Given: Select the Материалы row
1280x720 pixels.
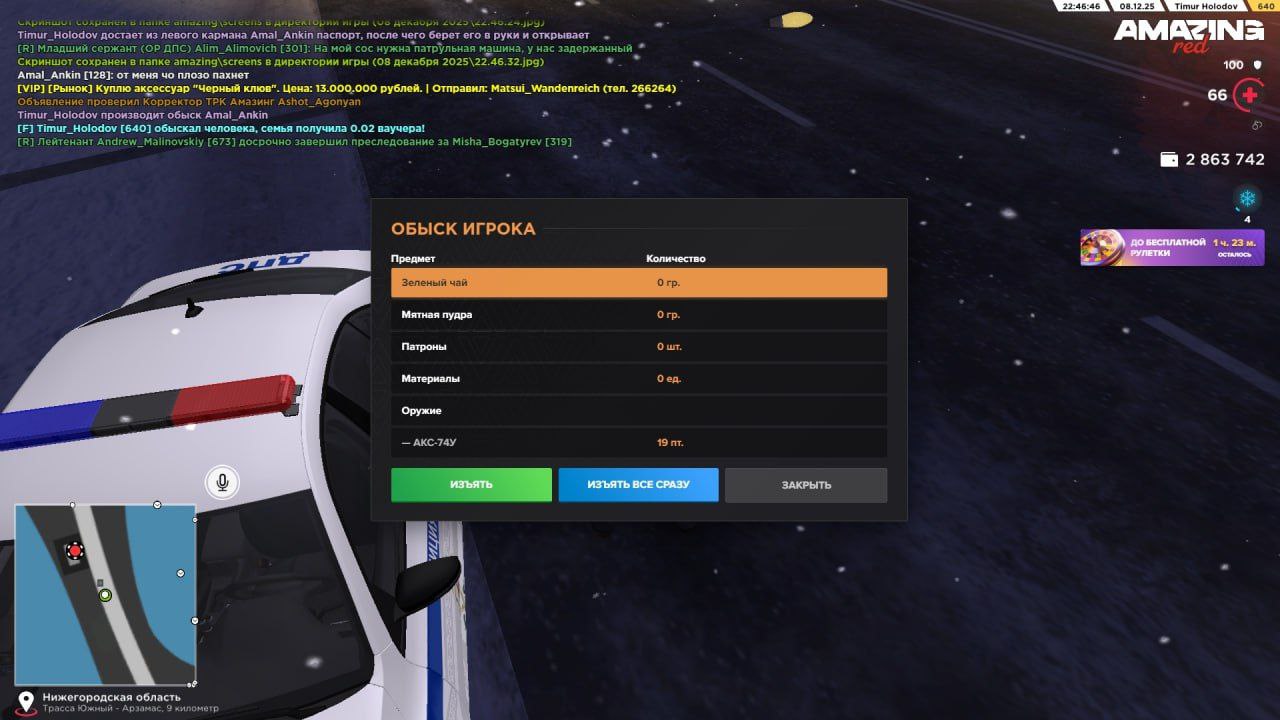Looking at the screenshot, I should pyautogui.click(x=638, y=379).
